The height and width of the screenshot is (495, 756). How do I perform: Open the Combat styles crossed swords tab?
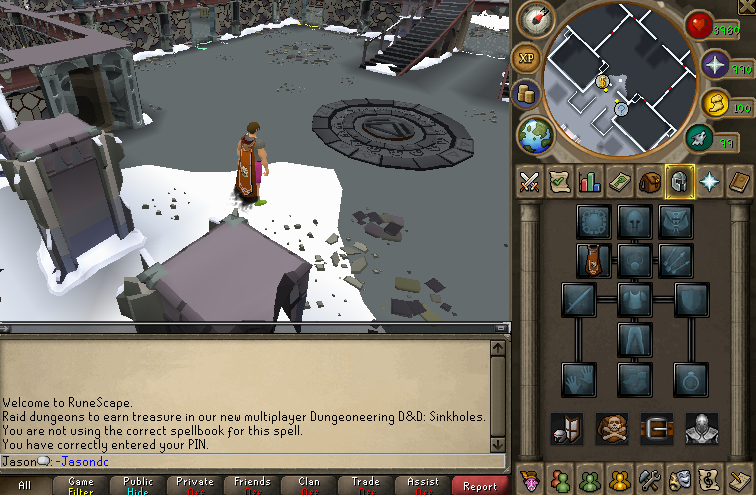[529, 182]
